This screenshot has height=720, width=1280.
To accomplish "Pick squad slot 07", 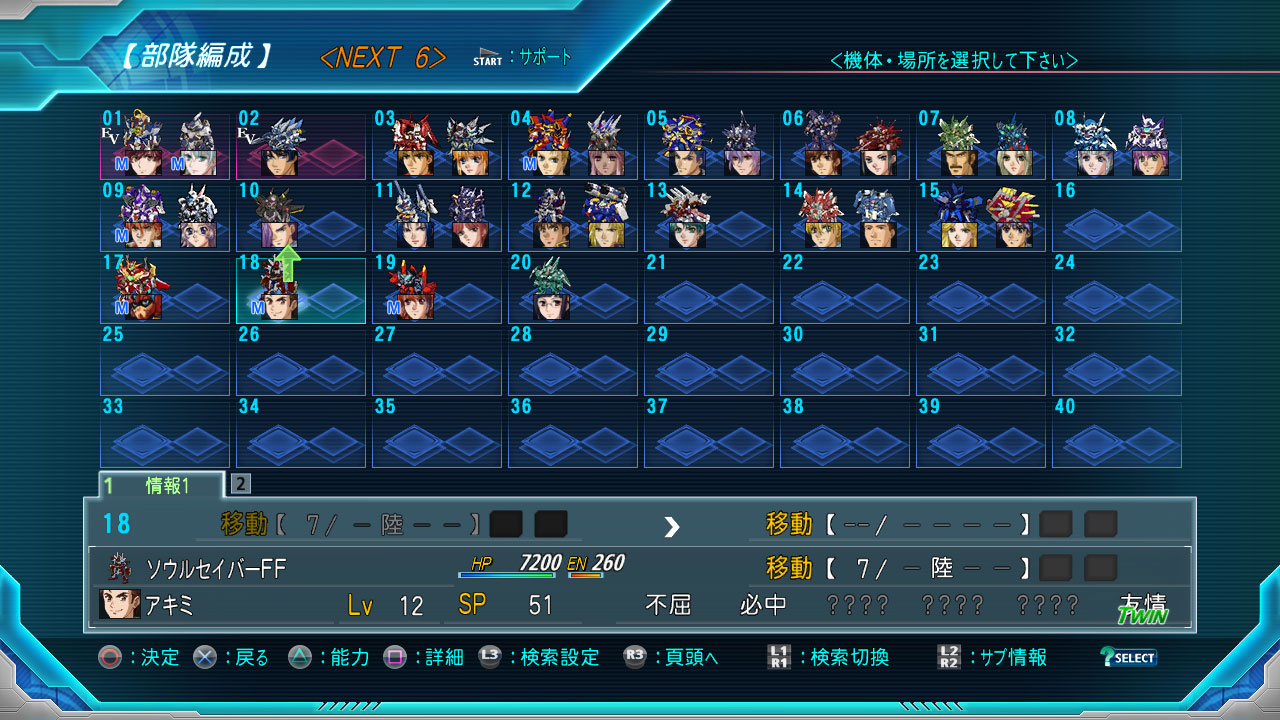I will coord(981,146).
